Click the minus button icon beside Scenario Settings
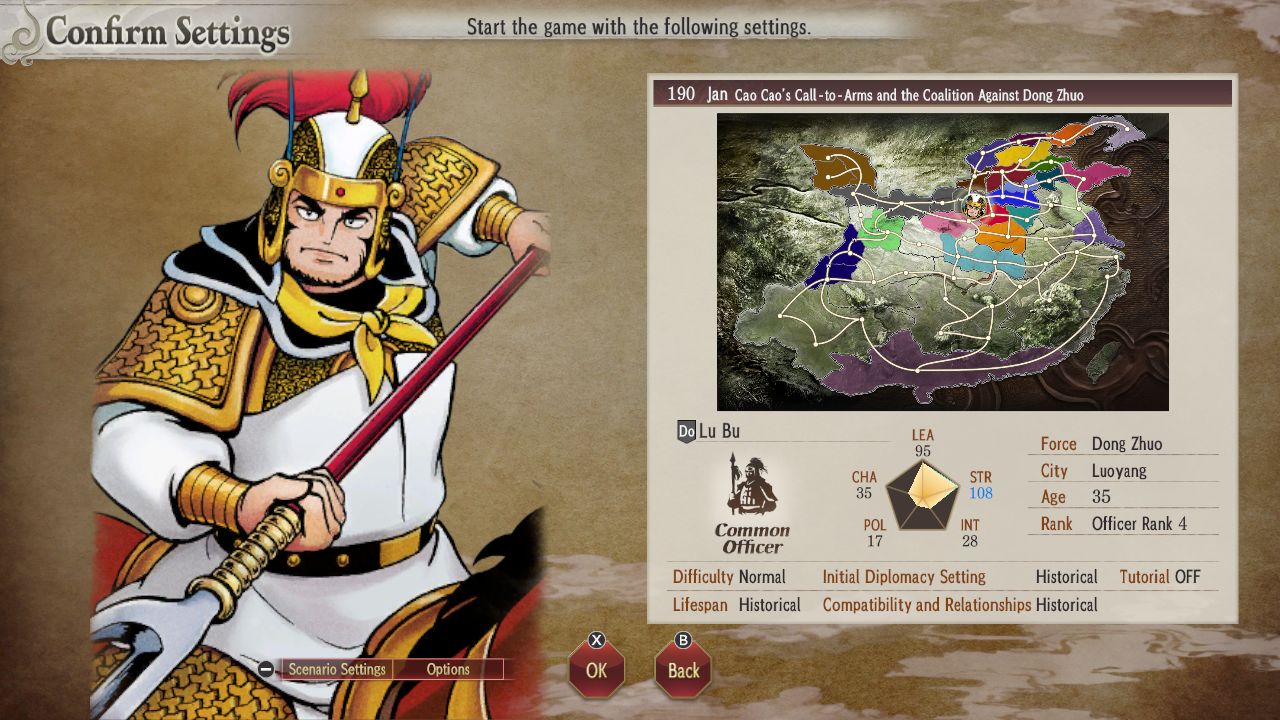 [x=265, y=669]
